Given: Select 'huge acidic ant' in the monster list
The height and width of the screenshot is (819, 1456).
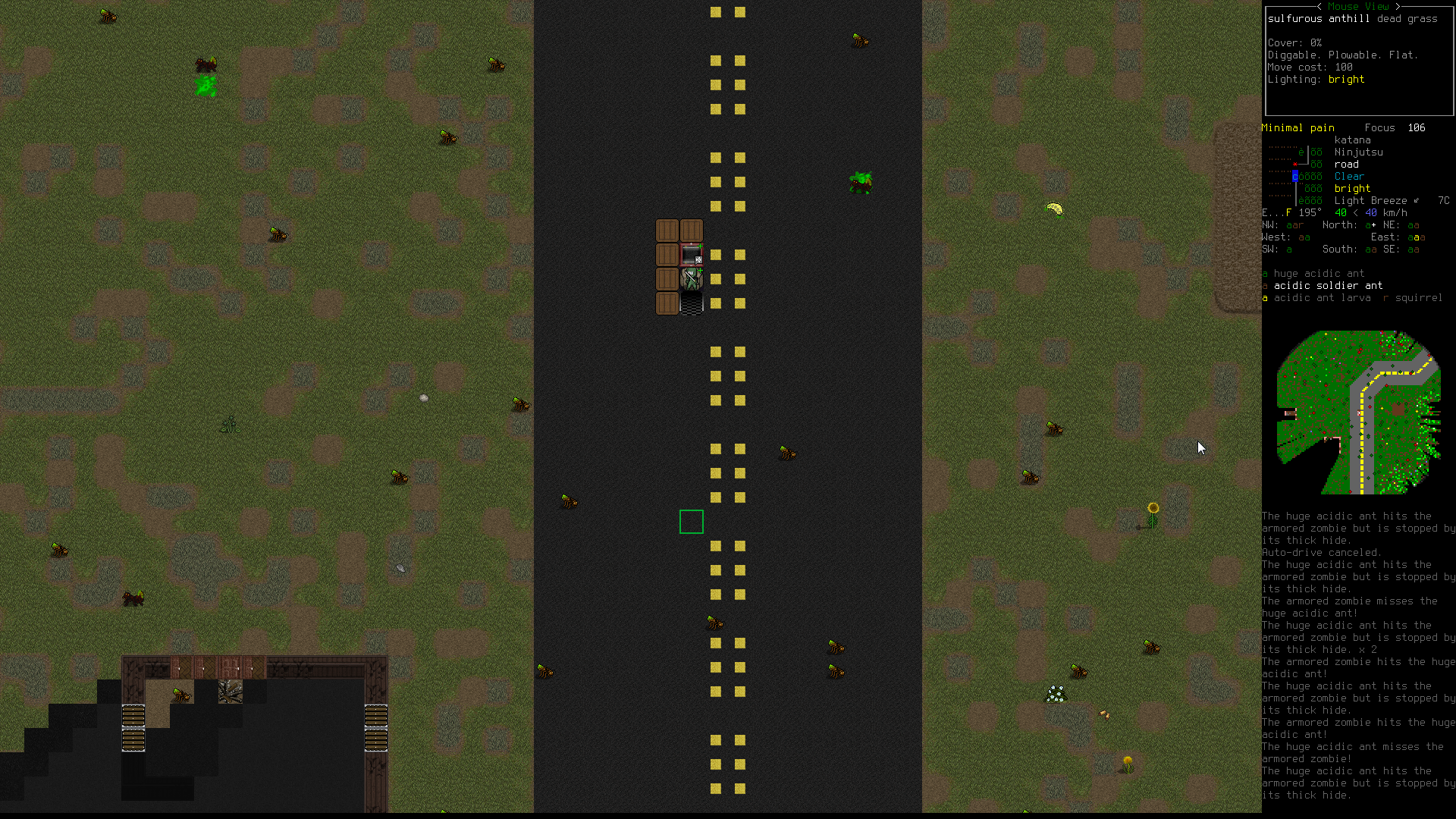Looking at the screenshot, I should [1319, 274].
